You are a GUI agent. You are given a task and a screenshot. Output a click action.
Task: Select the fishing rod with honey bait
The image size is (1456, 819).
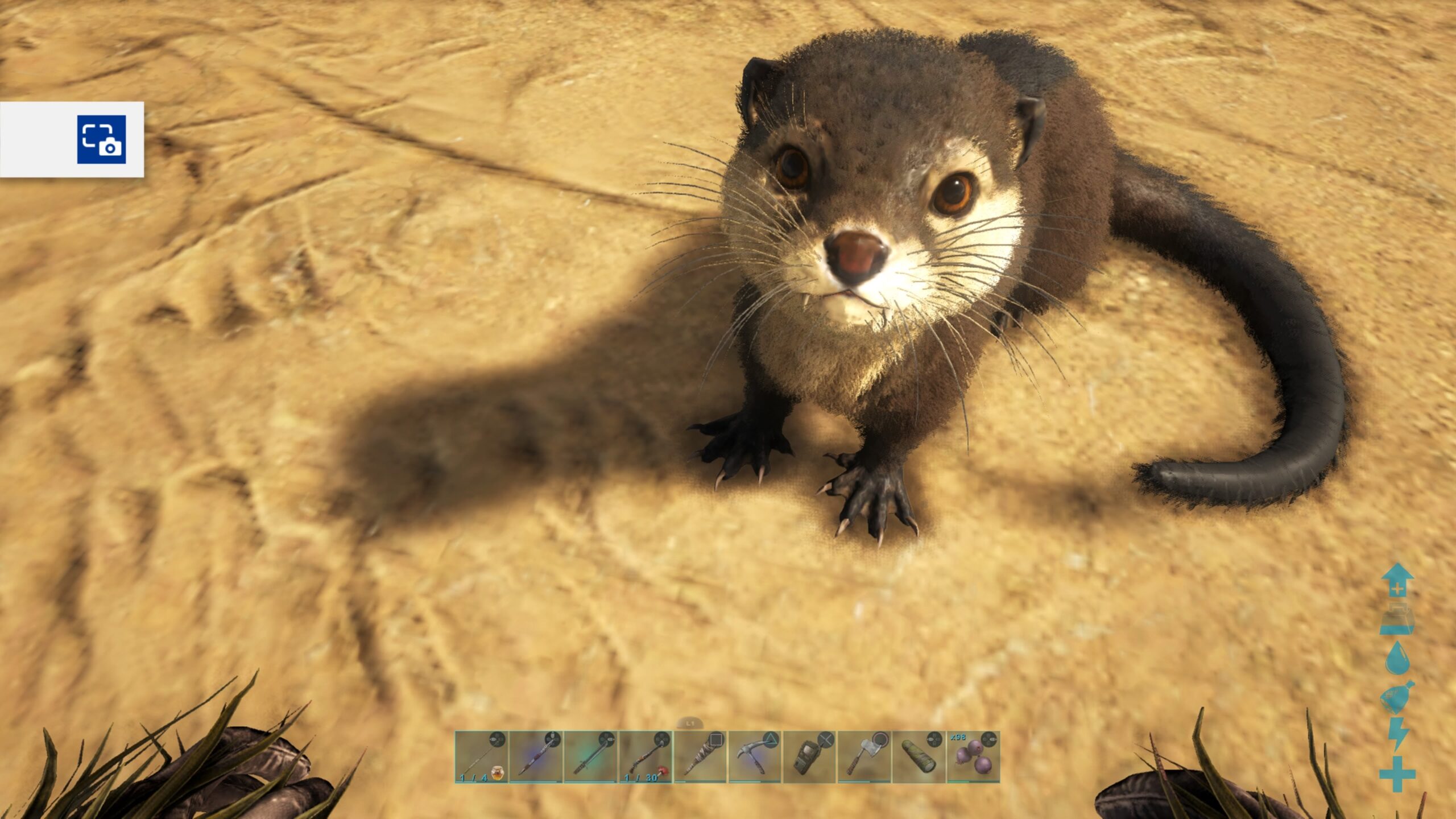point(481,757)
